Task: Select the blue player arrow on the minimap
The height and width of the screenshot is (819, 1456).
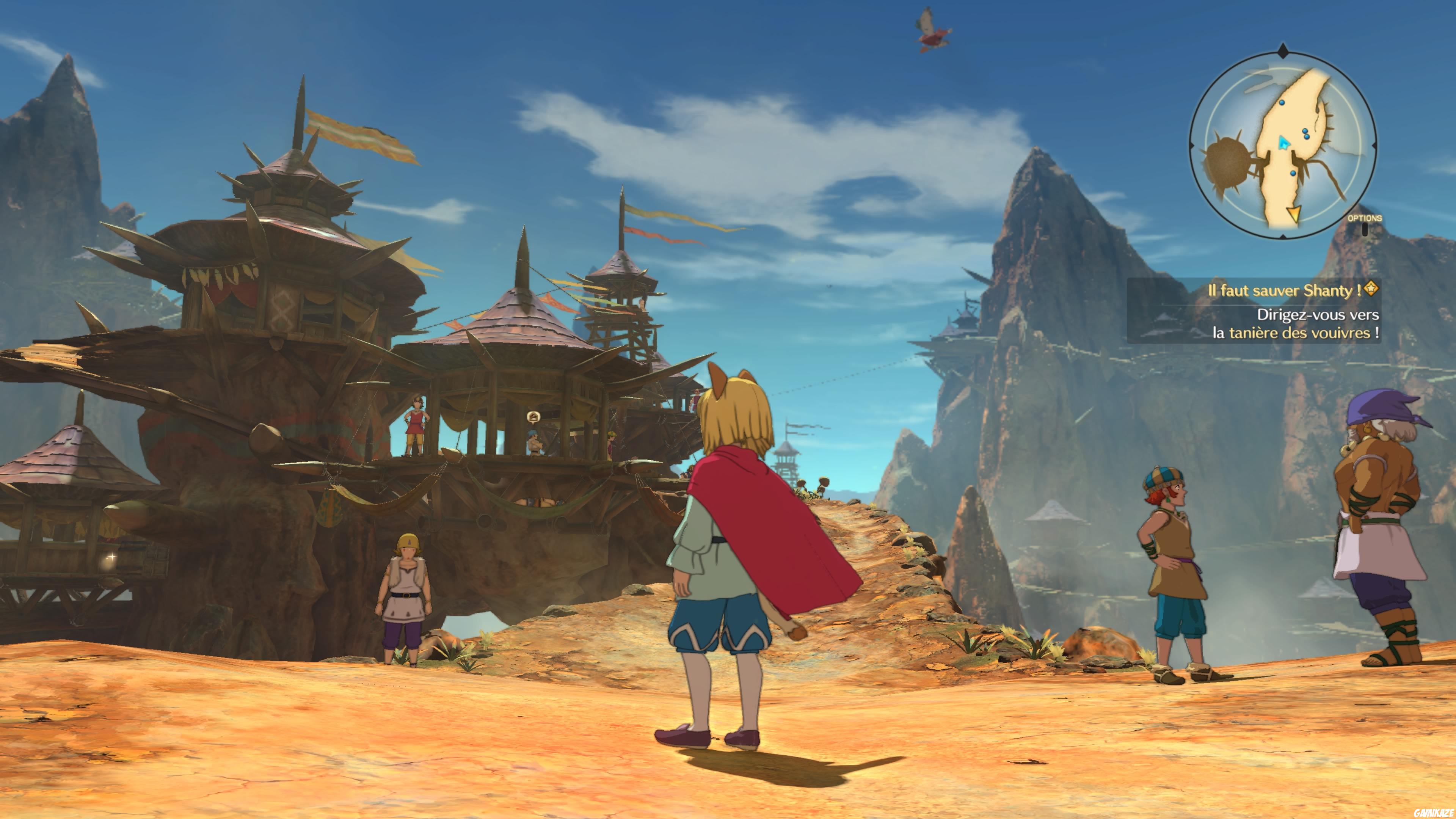Action: point(1284,143)
